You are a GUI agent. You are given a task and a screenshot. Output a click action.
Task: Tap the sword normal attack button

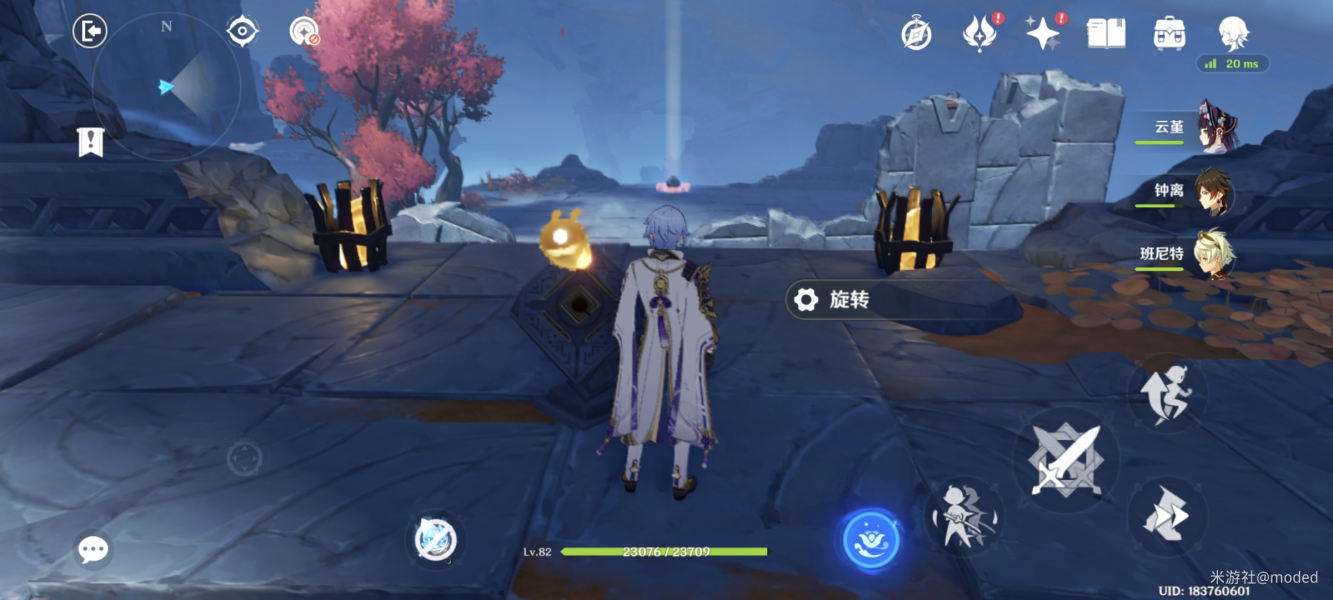pos(1066,460)
